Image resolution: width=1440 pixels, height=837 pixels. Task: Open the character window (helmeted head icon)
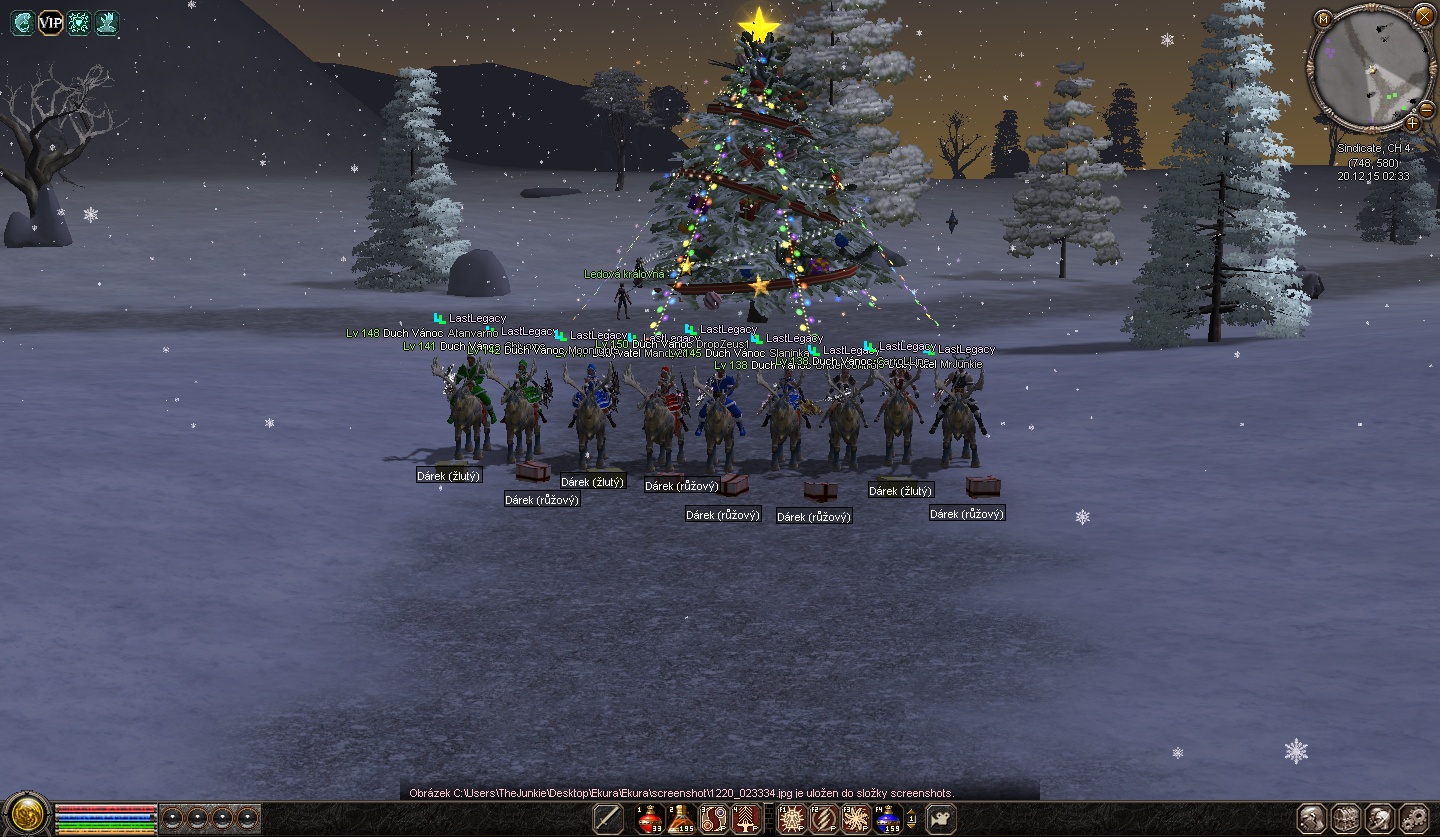(x=1313, y=818)
